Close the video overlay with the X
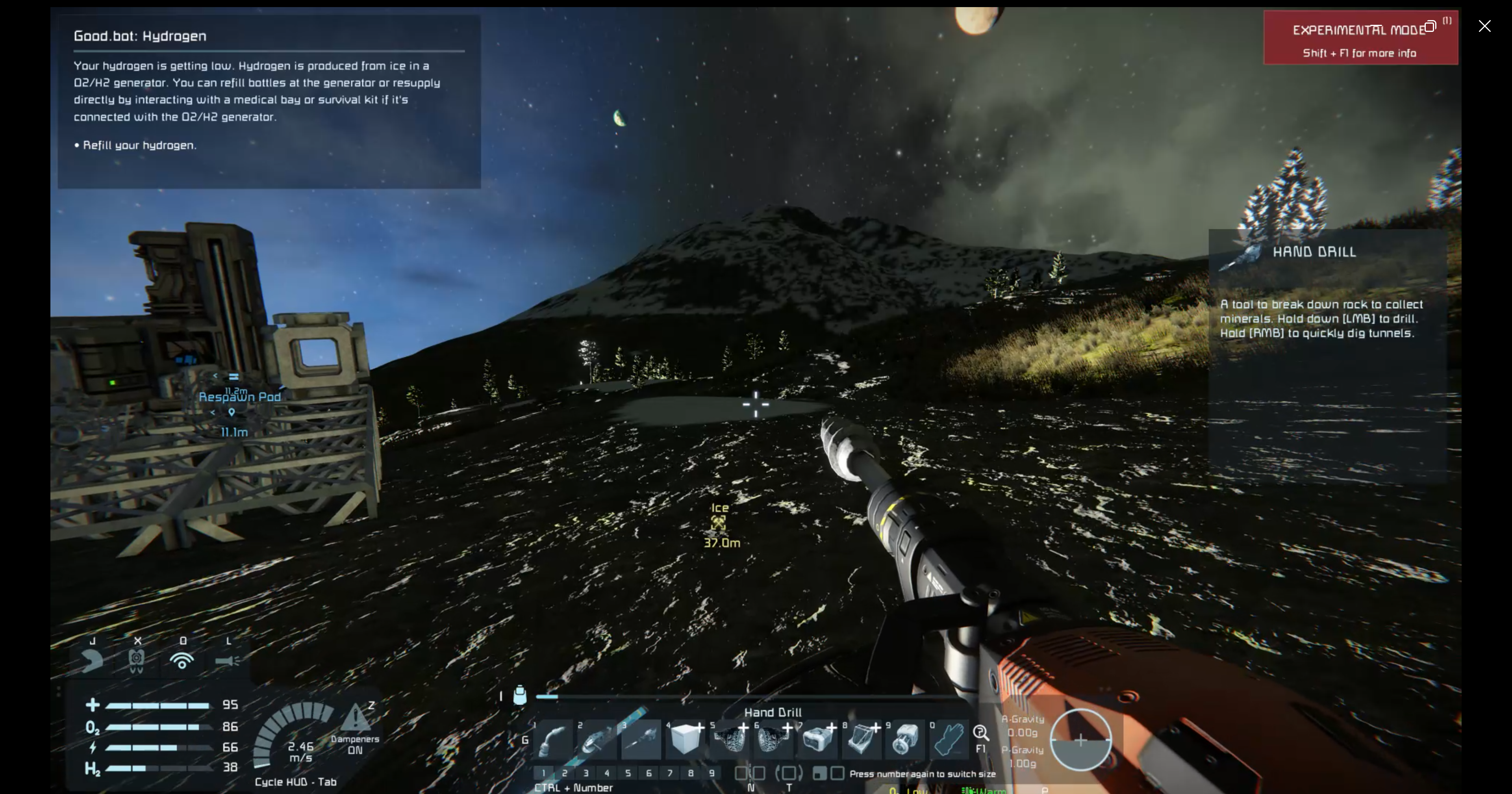 coord(1484,26)
